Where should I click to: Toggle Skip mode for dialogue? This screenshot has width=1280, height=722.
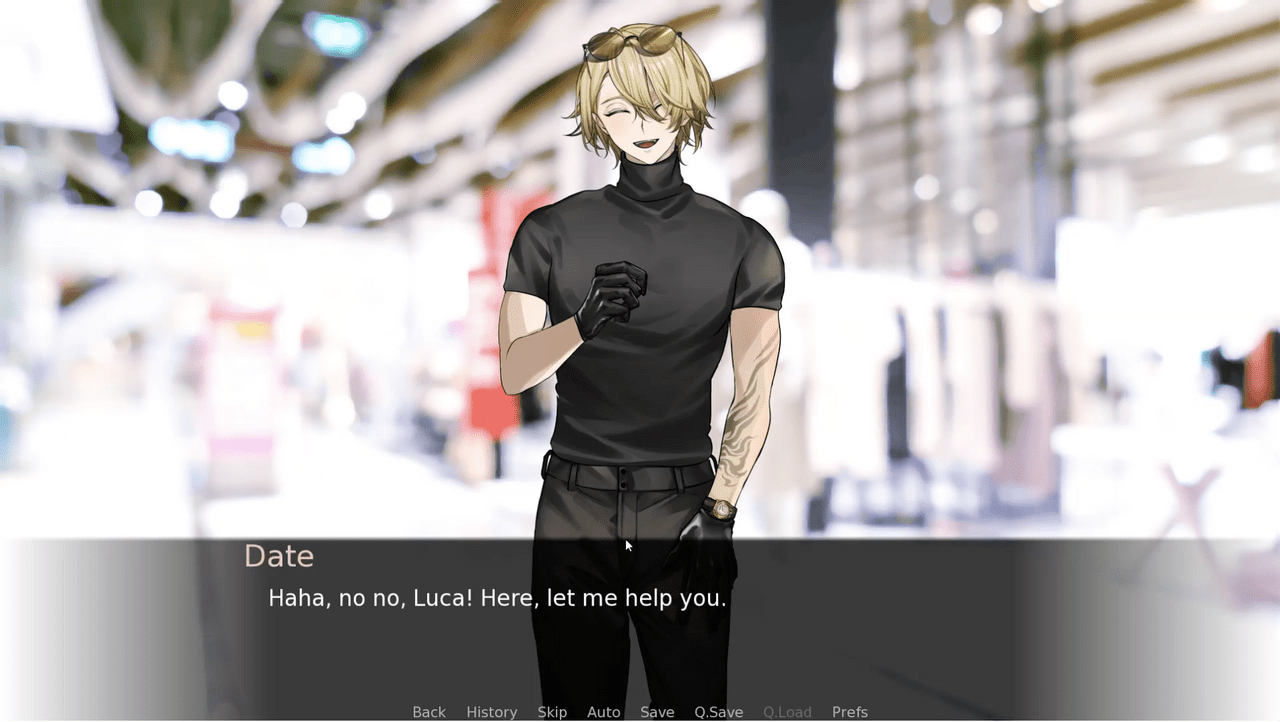552,712
